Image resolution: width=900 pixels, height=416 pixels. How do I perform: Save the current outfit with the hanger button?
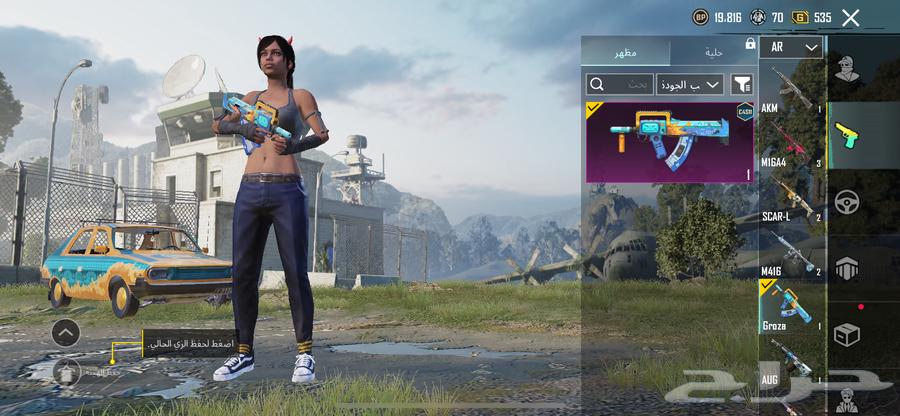(x=65, y=372)
